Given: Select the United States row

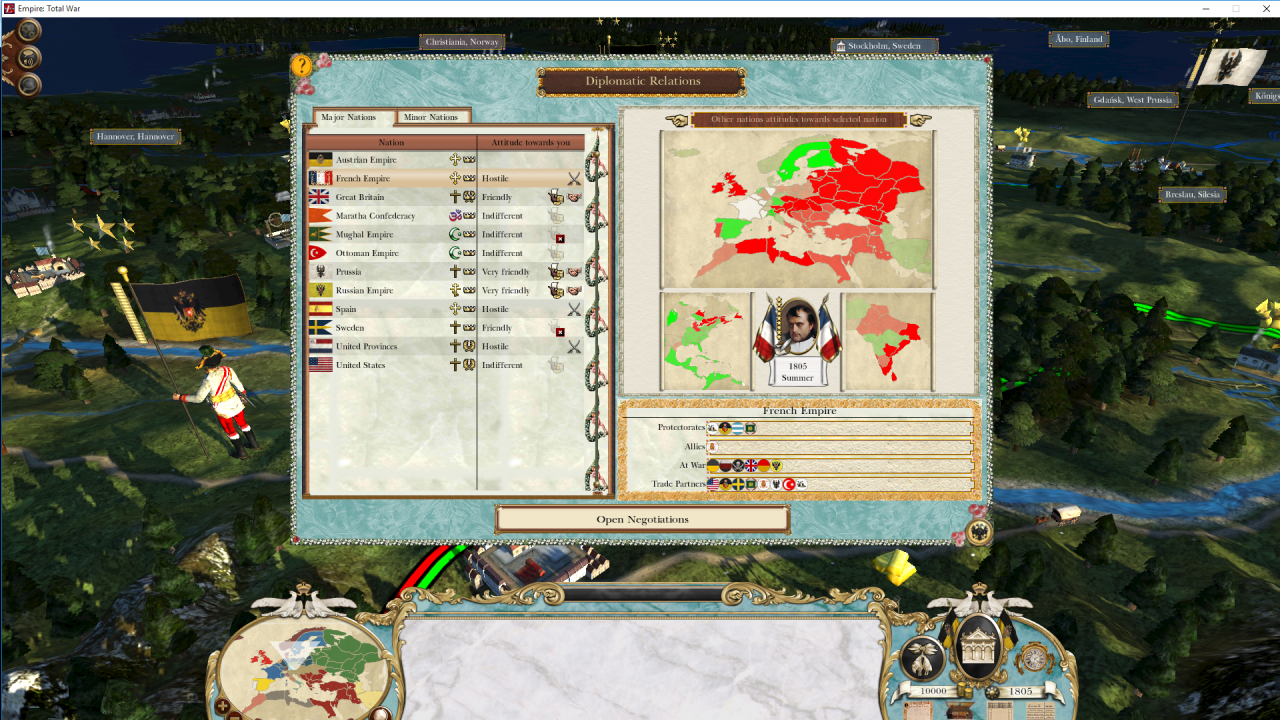Looking at the screenshot, I should (360, 365).
